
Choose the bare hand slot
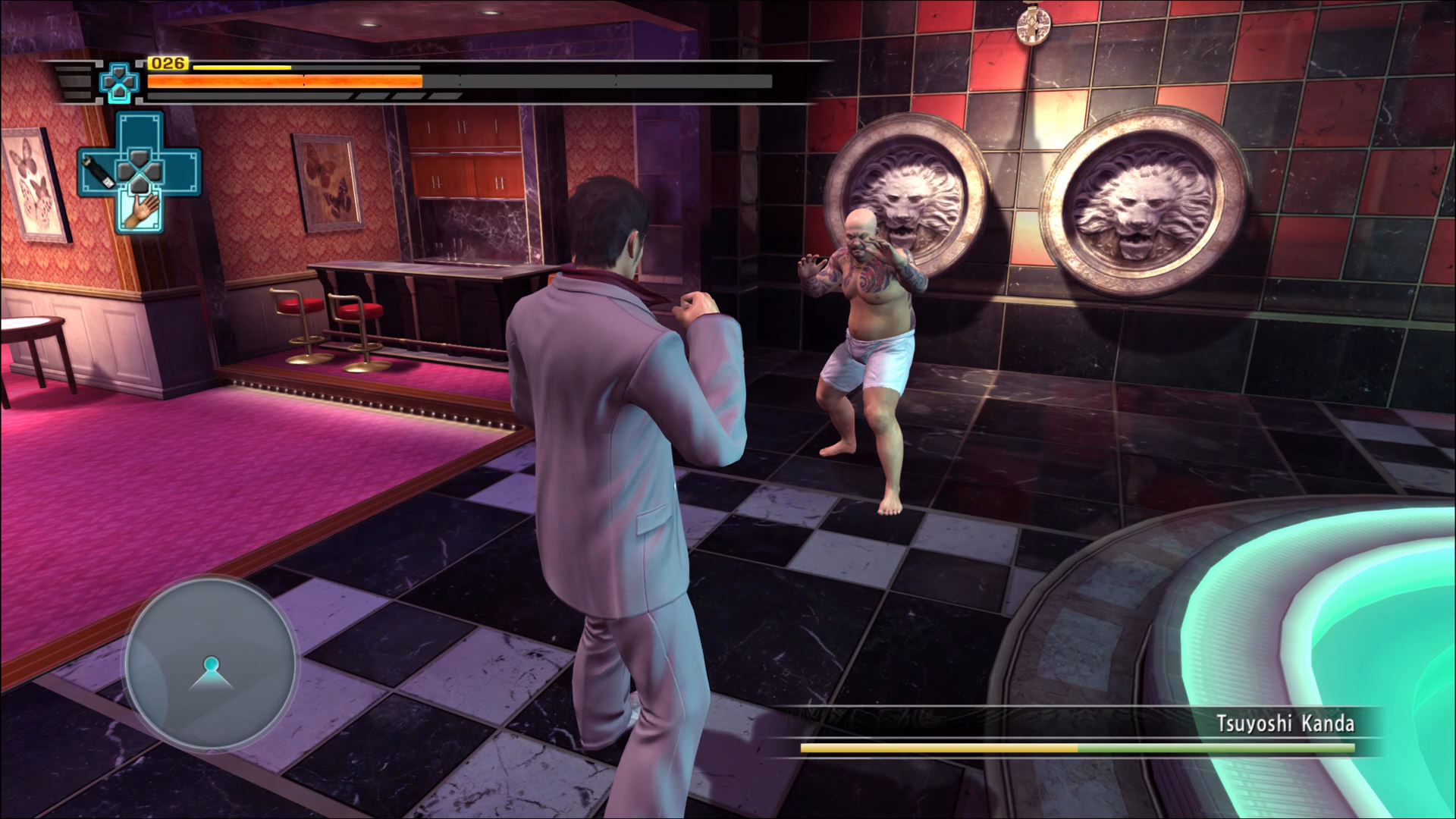[140, 211]
